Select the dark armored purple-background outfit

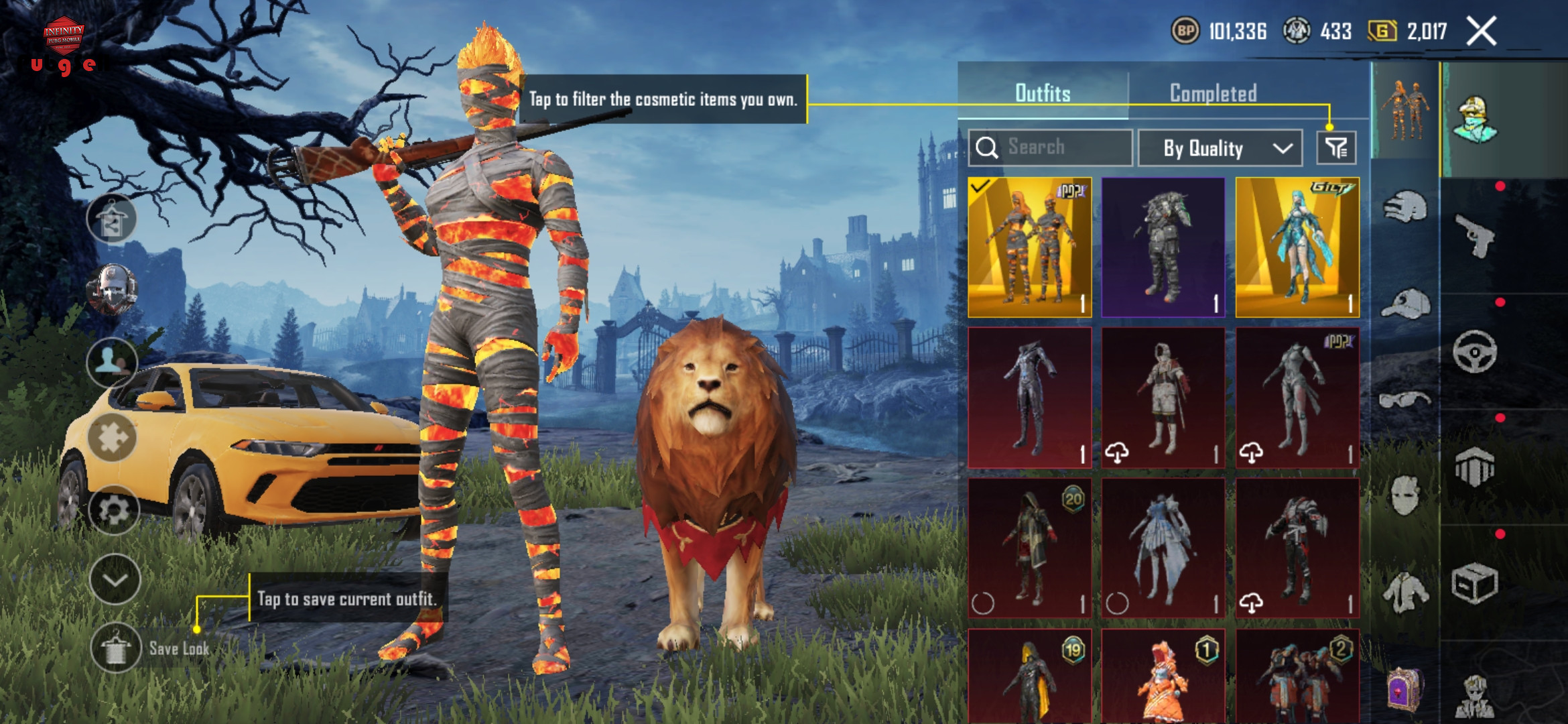coord(1163,247)
